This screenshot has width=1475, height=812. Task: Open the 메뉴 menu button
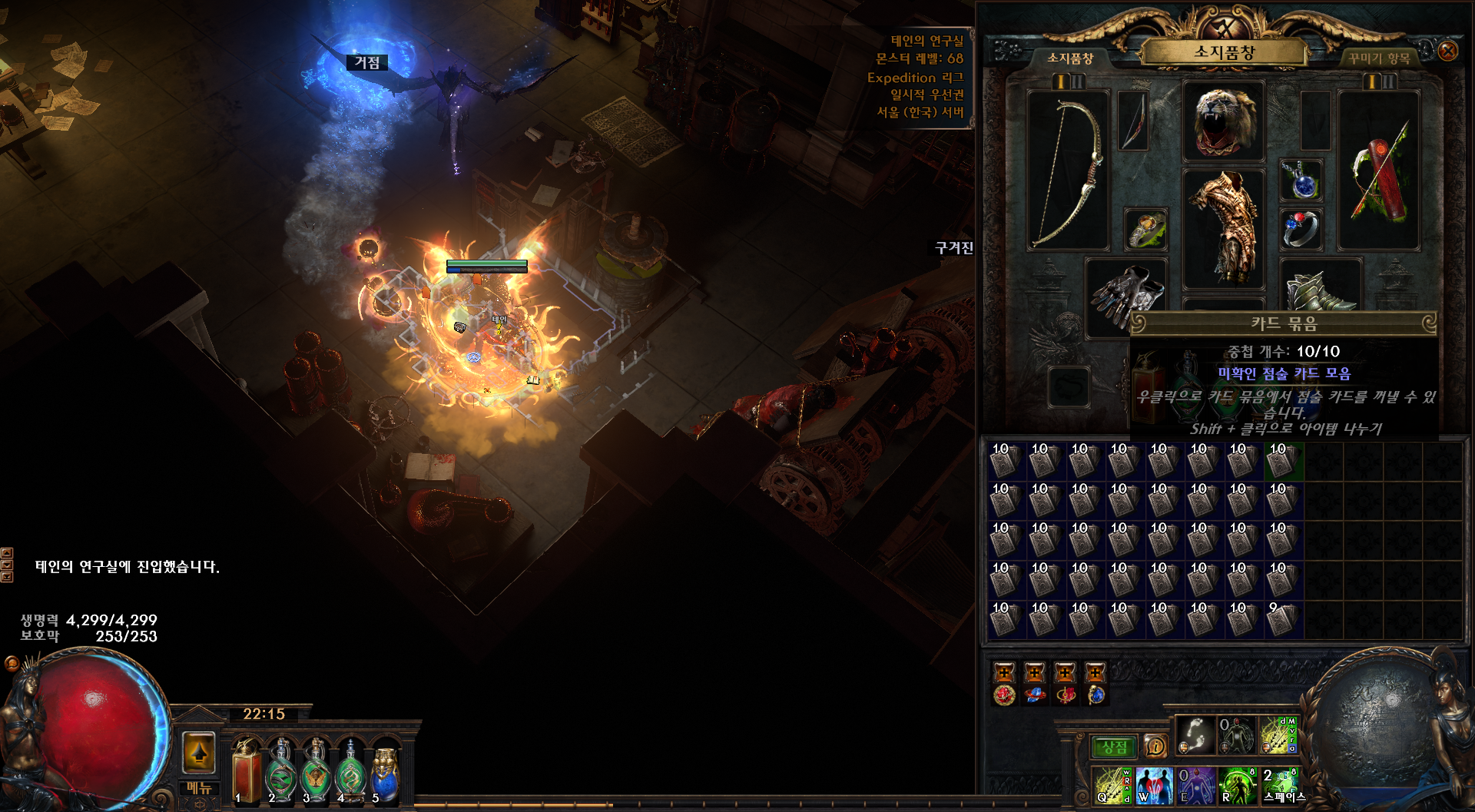(x=199, y=787)
